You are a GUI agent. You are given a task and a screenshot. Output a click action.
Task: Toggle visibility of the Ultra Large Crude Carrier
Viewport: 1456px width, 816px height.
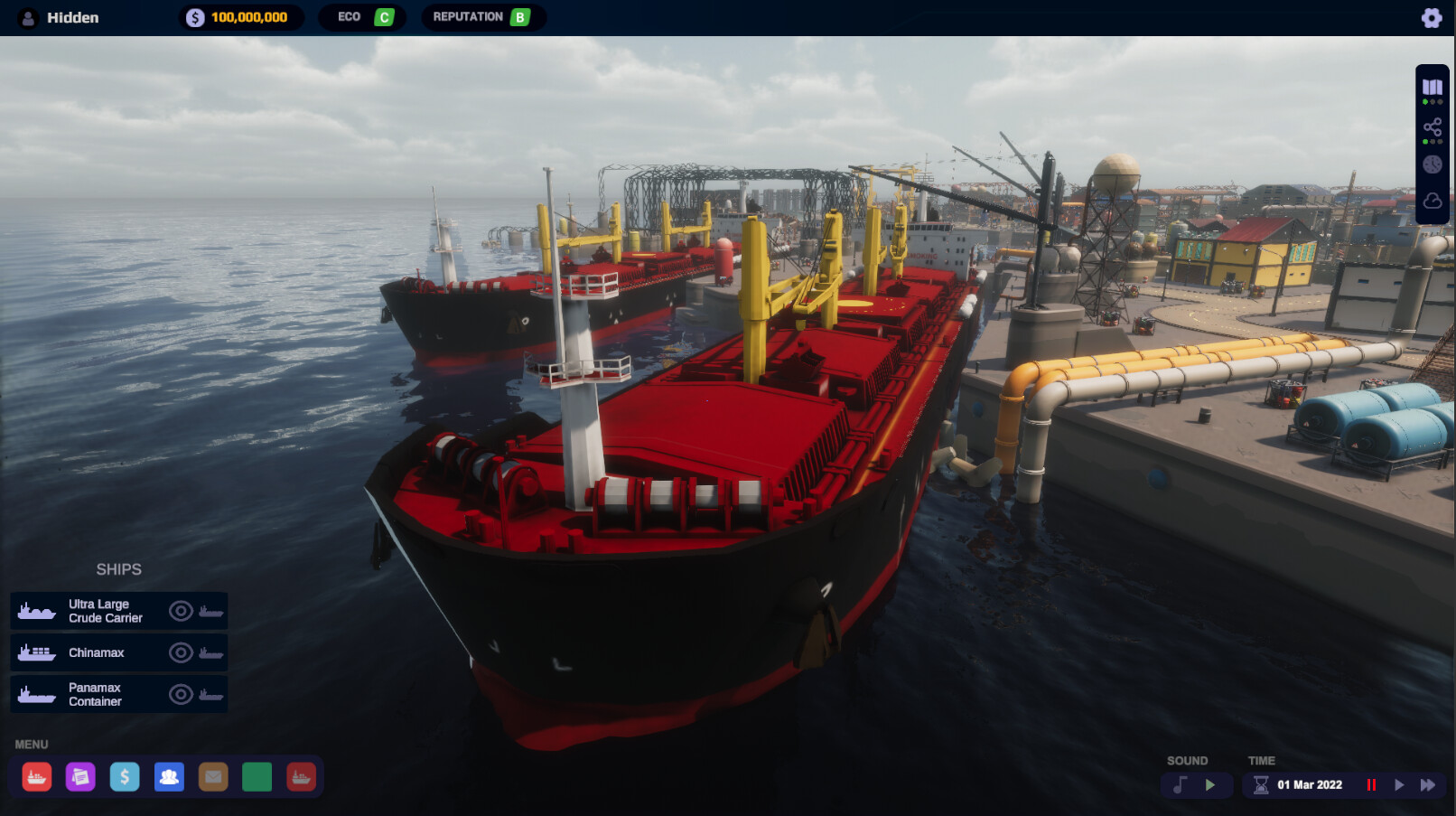coord(181,611)
